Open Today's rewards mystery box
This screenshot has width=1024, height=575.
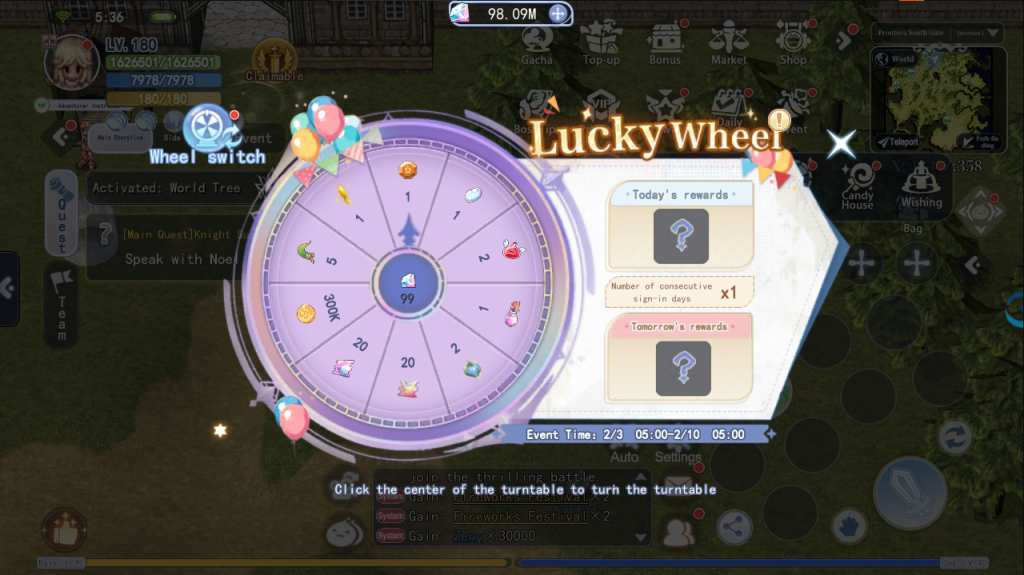681,236
